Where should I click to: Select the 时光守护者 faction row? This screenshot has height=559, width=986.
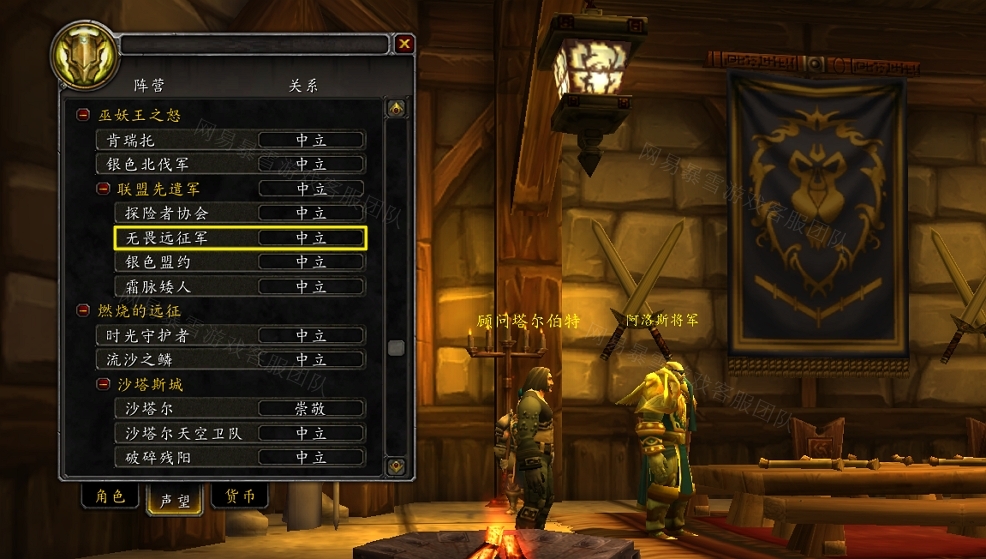click(x=230, y=335)
